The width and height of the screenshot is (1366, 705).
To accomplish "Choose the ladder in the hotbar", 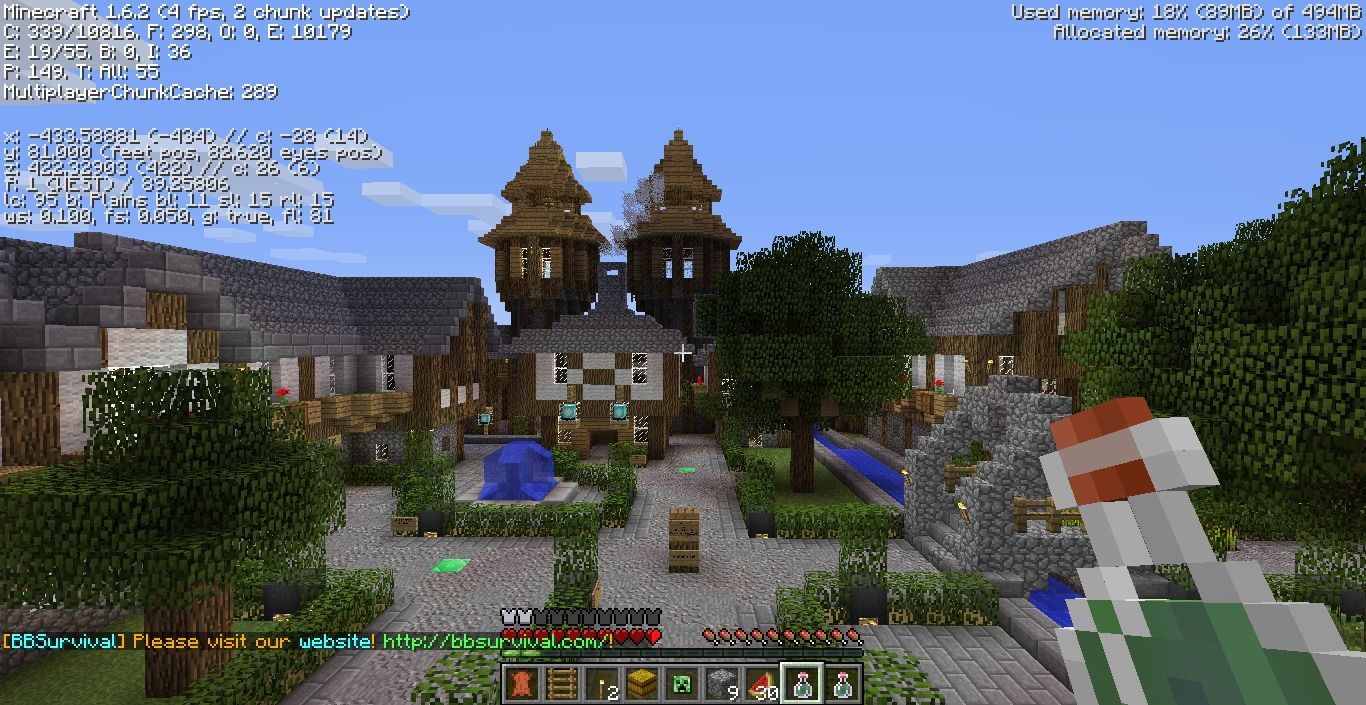I will point(562,684).
